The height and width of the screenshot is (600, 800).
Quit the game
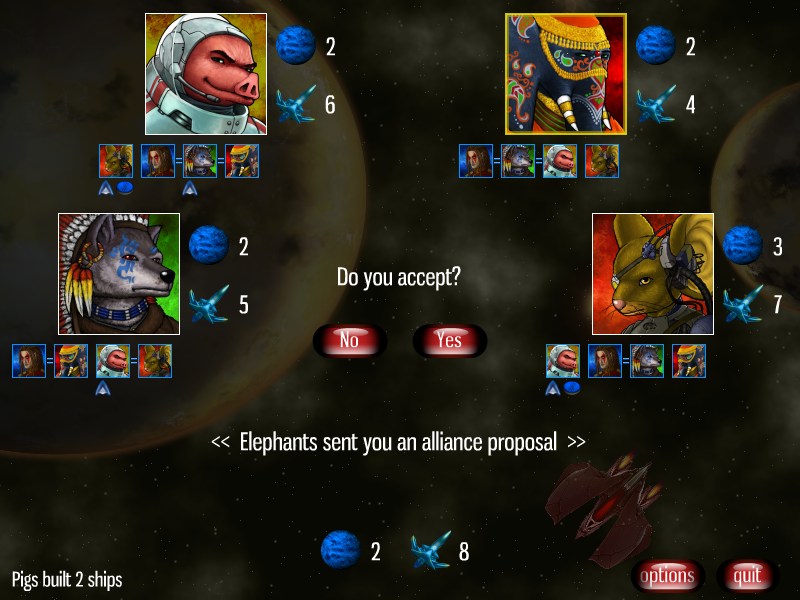747,575
